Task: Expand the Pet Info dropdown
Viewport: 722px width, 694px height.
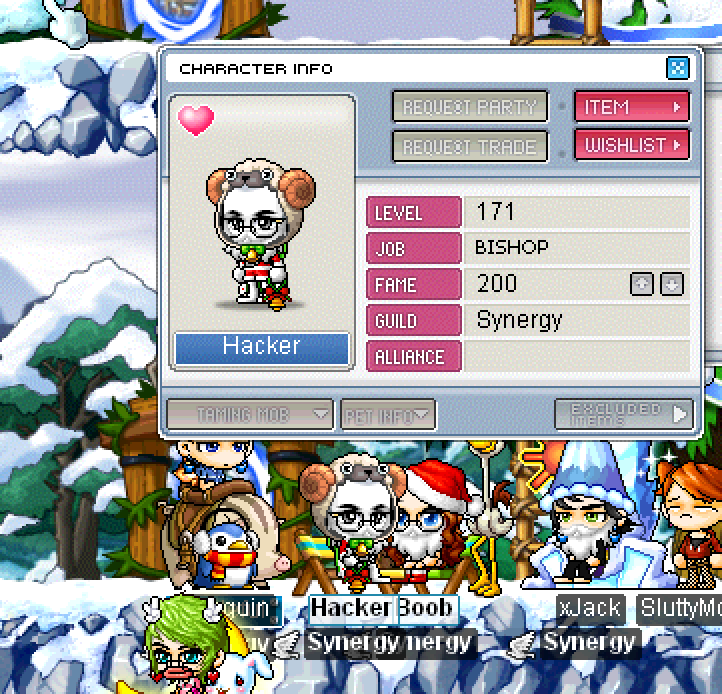Action: [x=388, y=413]
